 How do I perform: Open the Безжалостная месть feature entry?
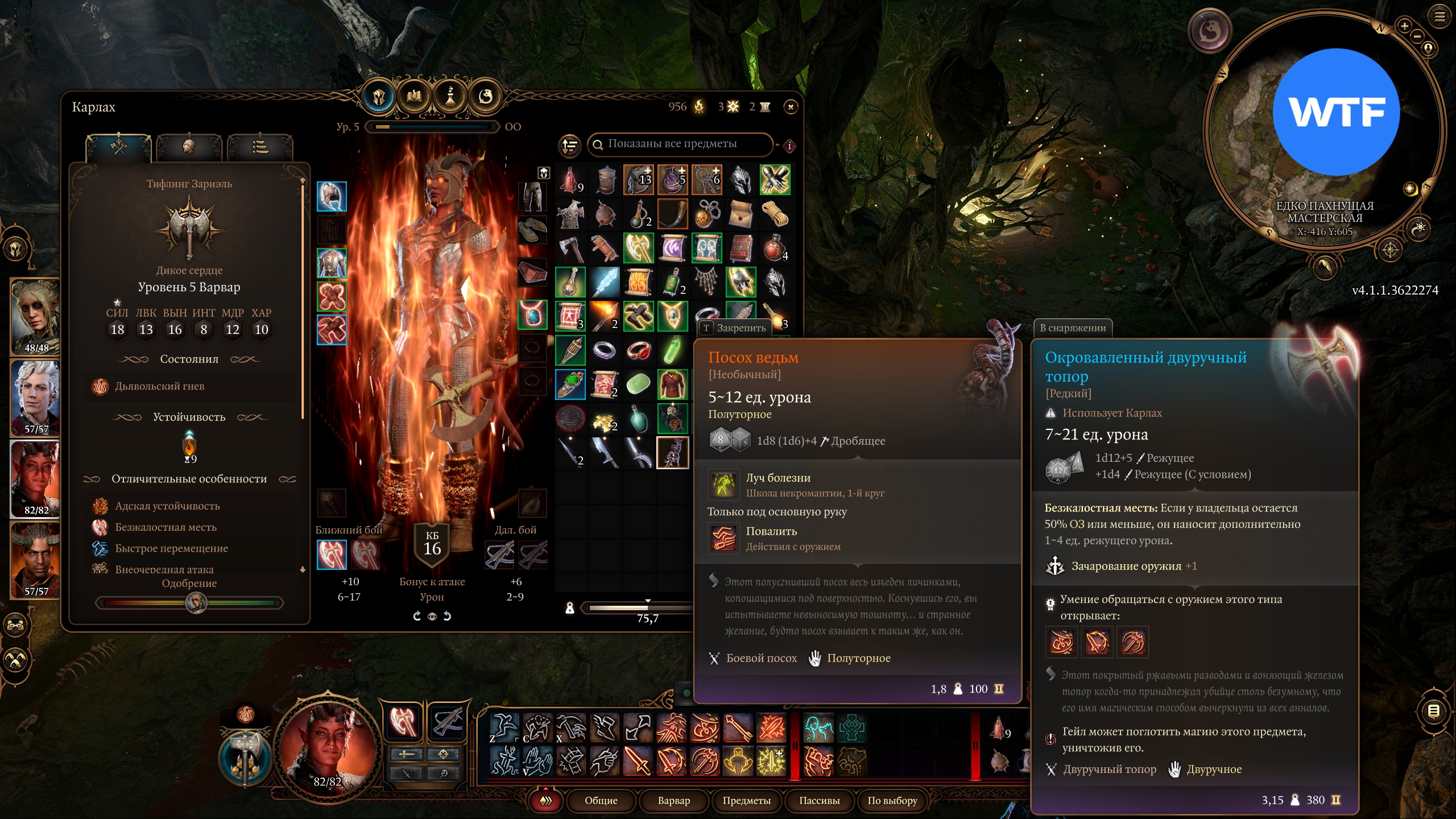pyautogui.click(x=166, y=527)
